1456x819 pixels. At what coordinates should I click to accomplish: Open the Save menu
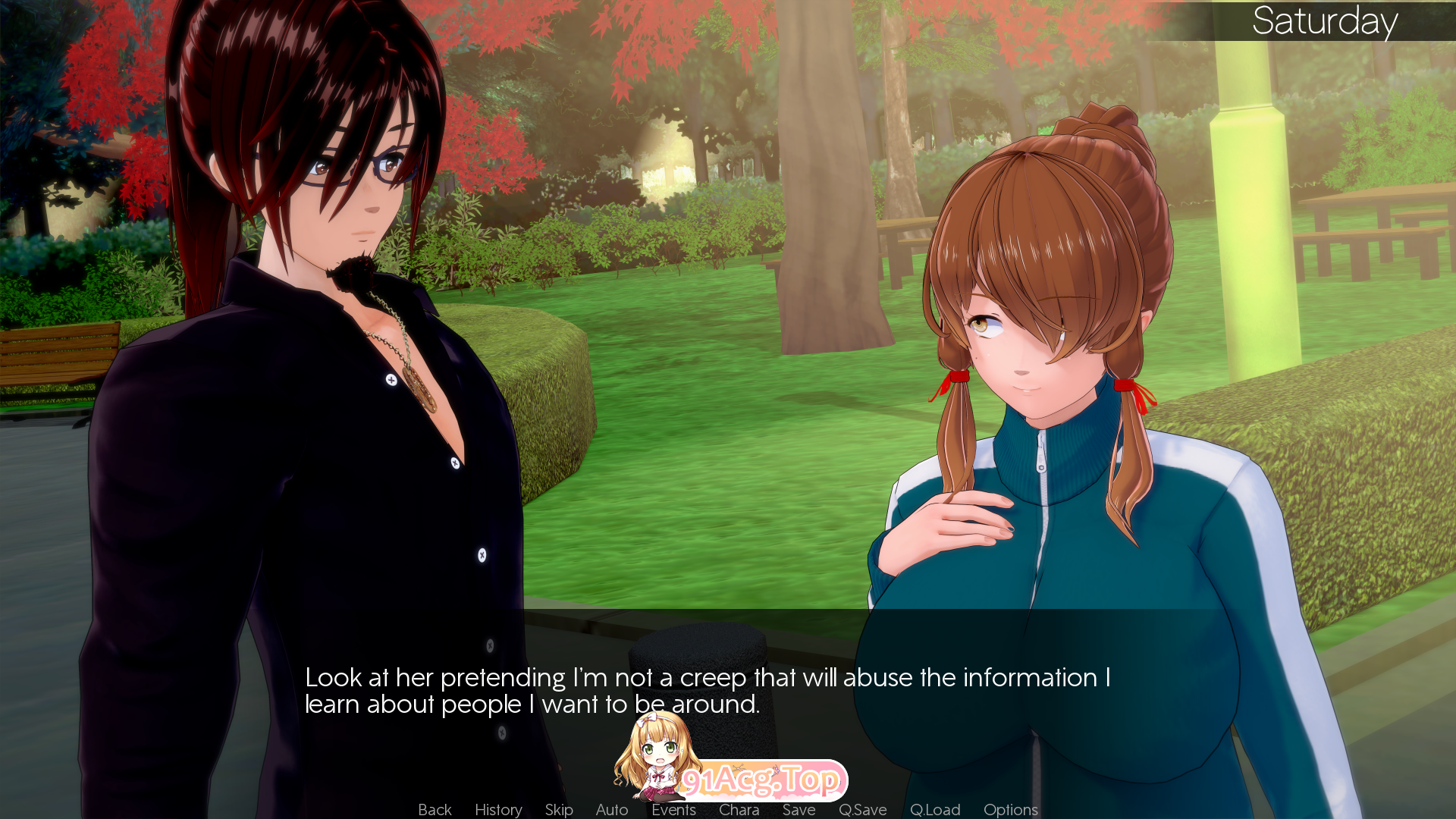click(799, 809)
